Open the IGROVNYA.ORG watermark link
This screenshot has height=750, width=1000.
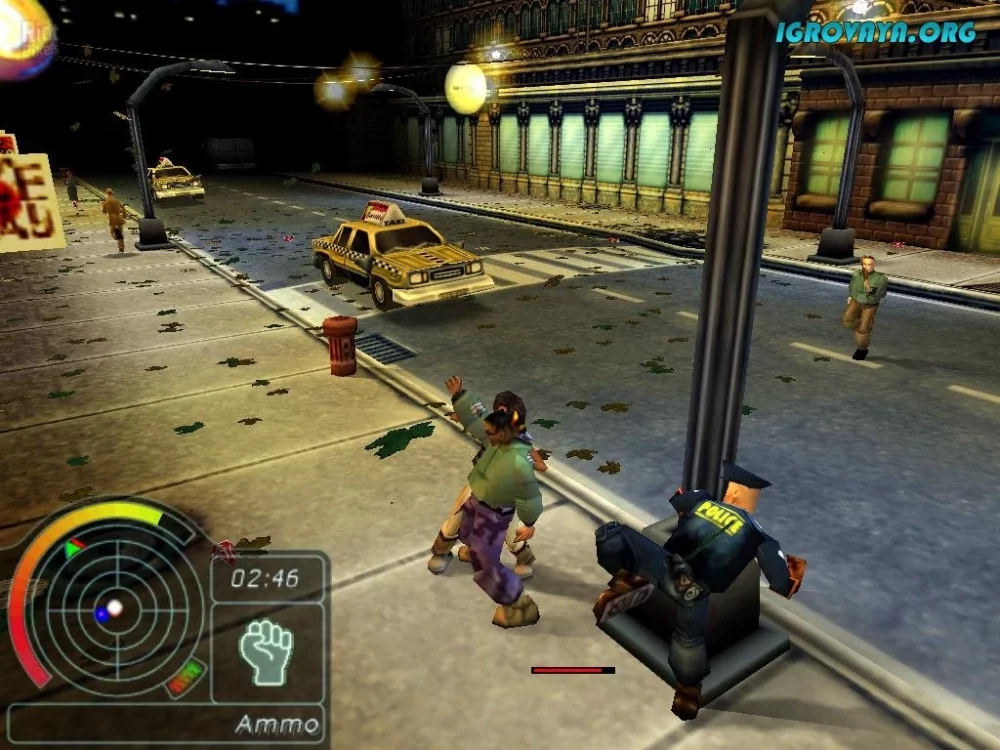876,32
